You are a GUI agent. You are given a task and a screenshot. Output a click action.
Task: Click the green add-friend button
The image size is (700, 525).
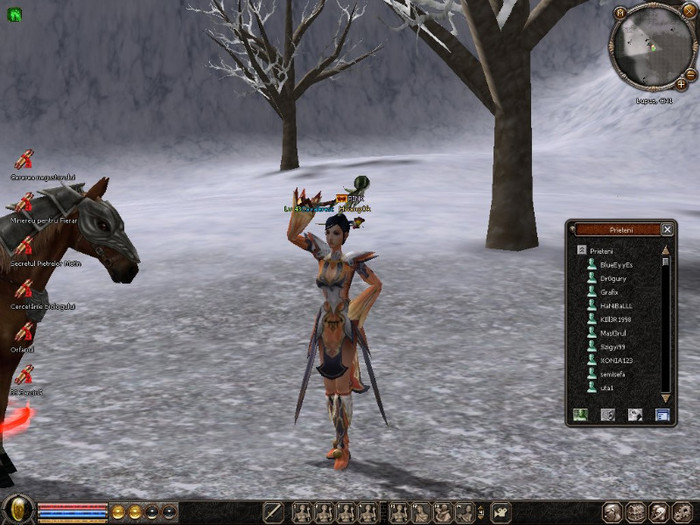(580, 414)
